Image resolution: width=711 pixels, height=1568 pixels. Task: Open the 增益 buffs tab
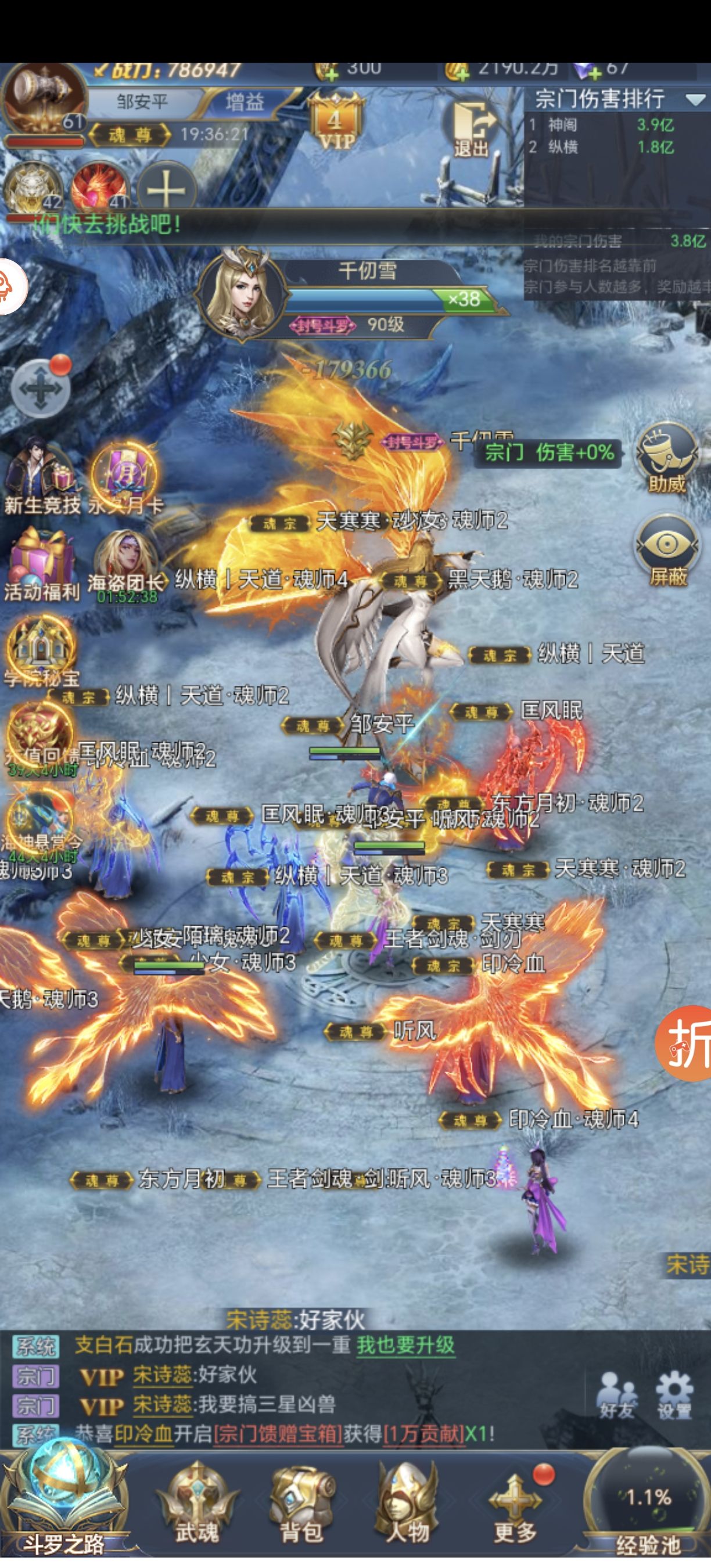245,102
